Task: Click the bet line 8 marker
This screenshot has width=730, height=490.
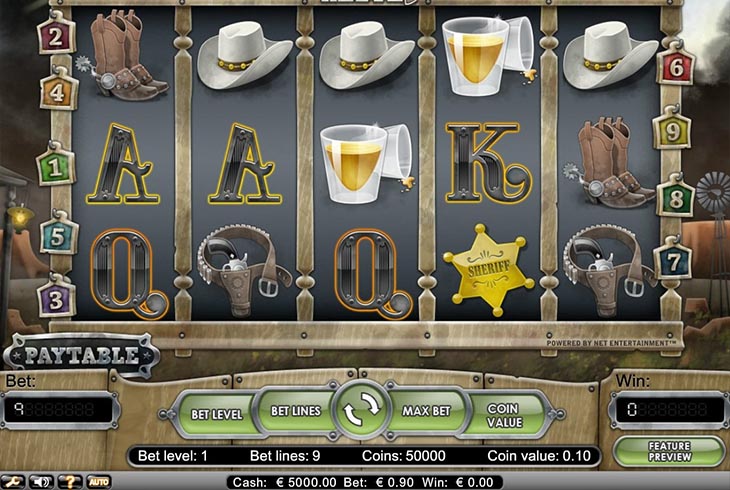Action: click(674, 196)
